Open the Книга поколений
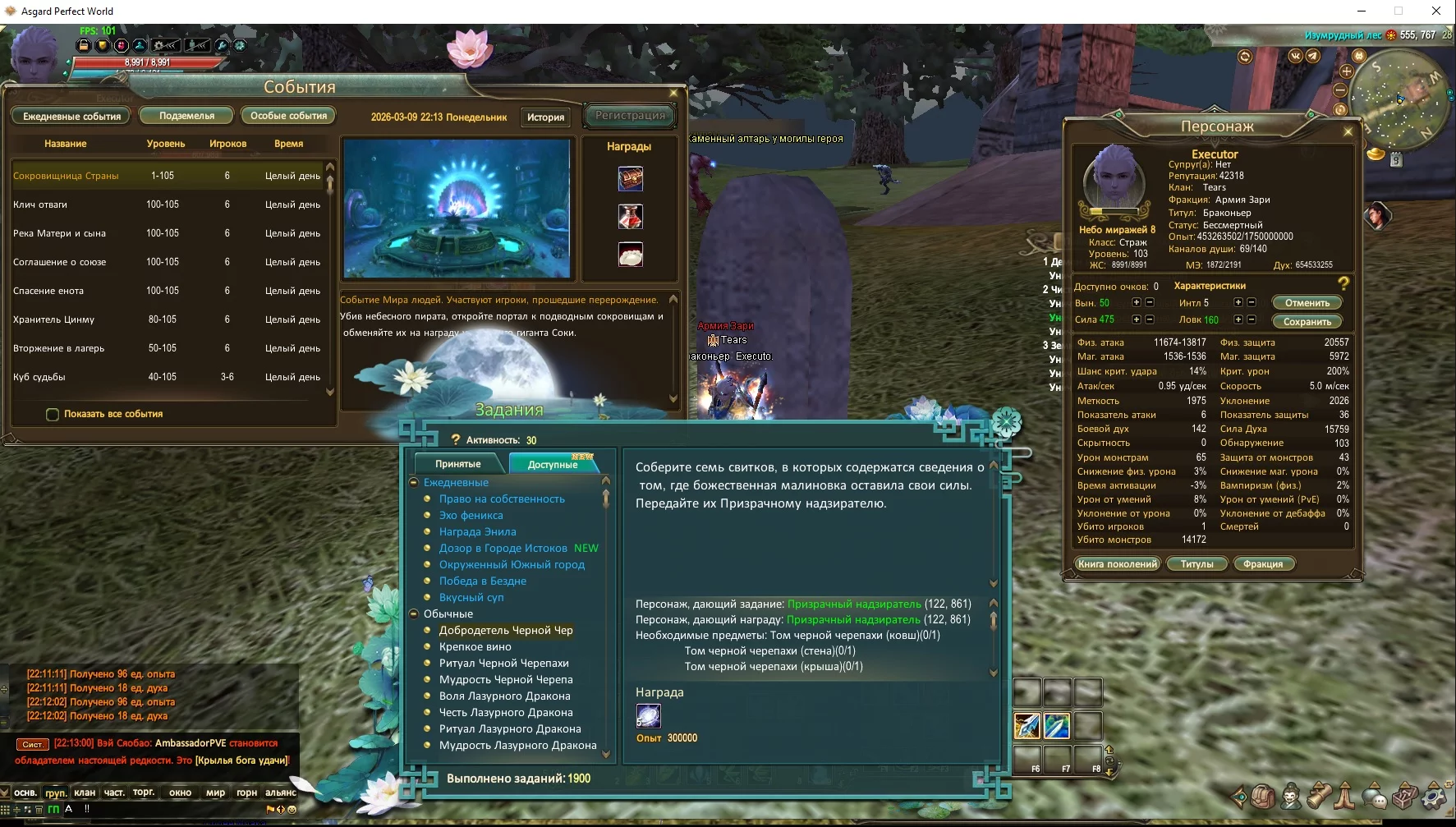 [1118, 564]
